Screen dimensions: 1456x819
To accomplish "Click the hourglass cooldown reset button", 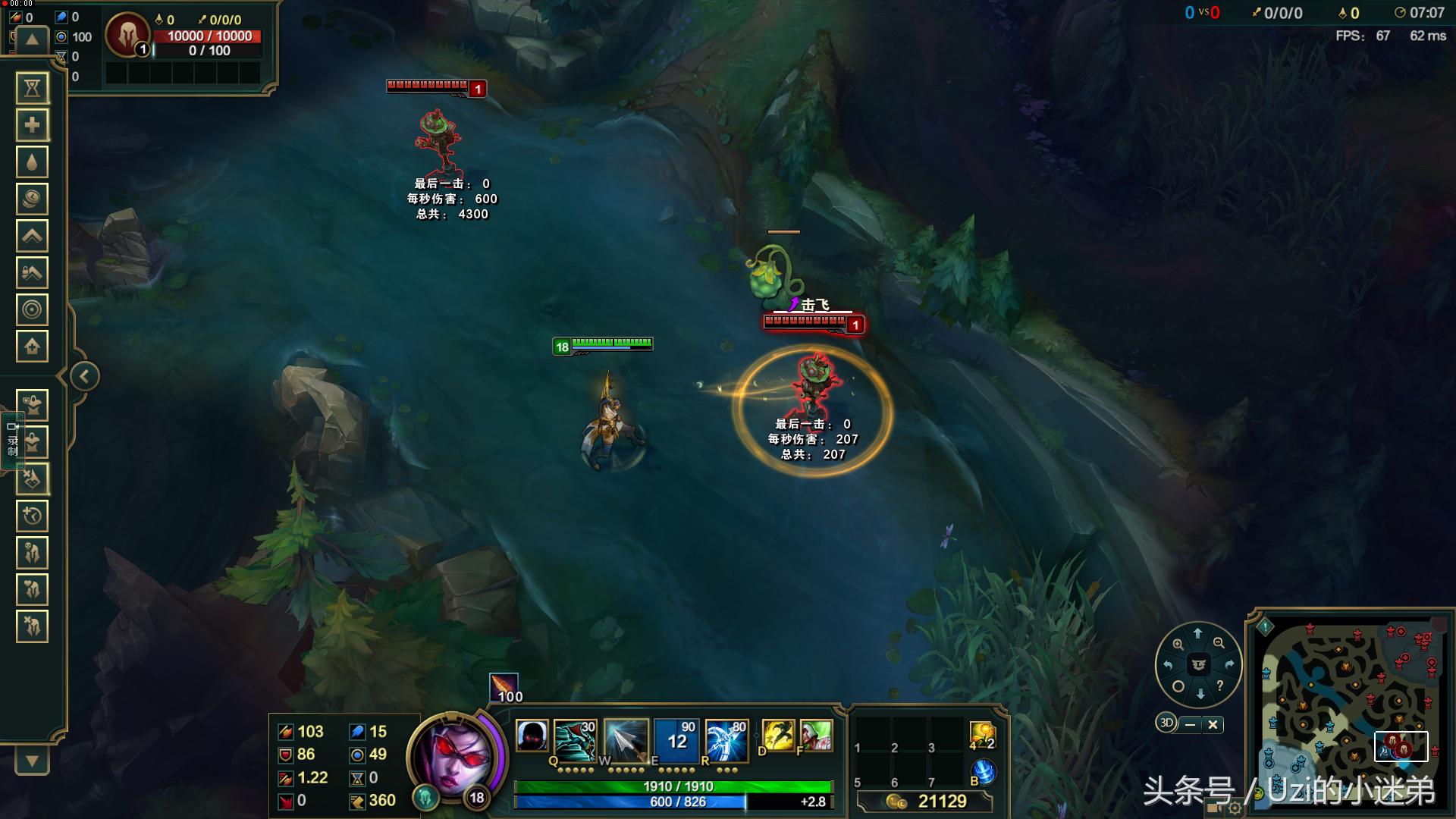I will (32, 88).
